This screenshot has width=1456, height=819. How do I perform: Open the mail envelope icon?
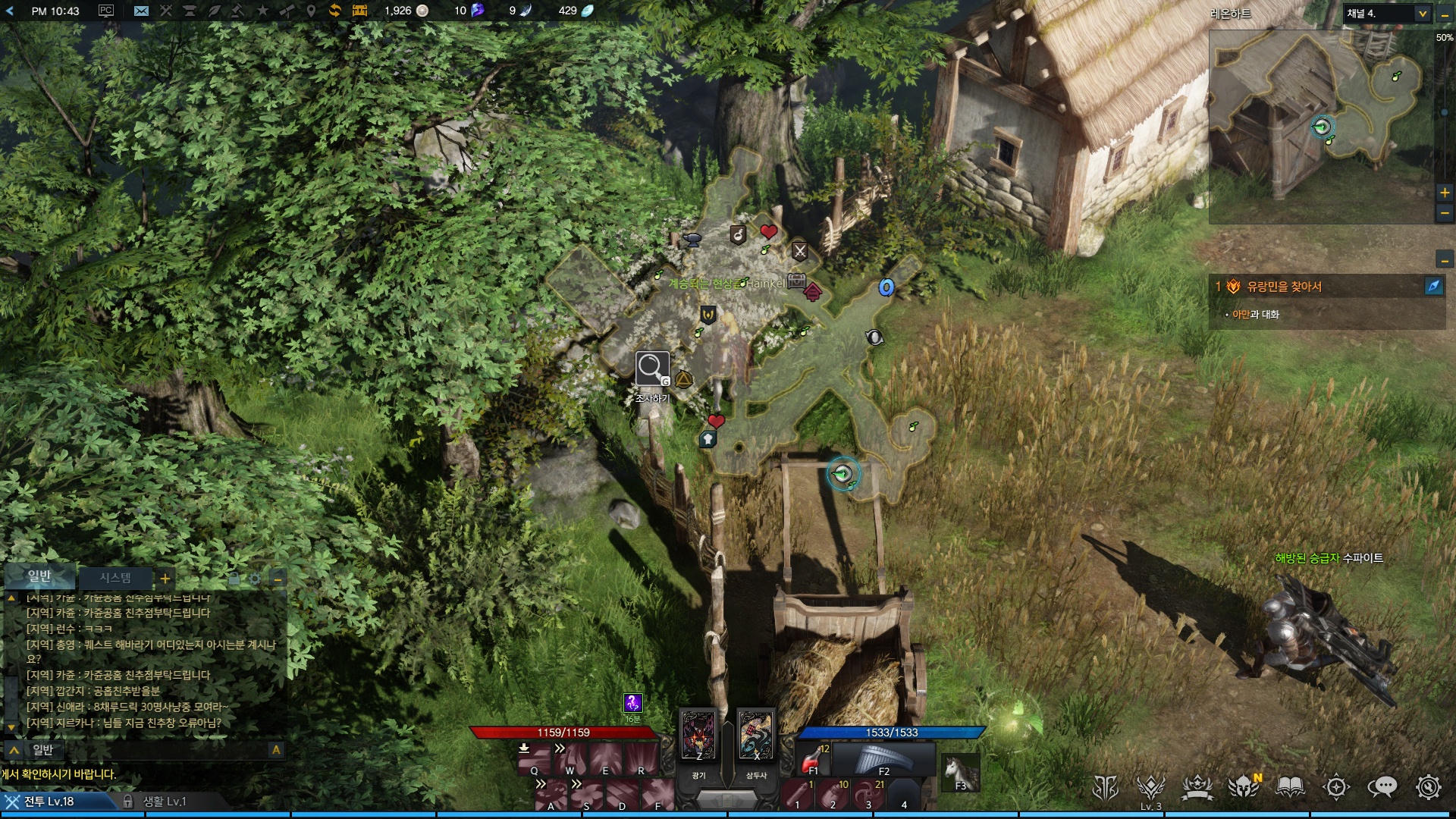[x=141, y=11]
